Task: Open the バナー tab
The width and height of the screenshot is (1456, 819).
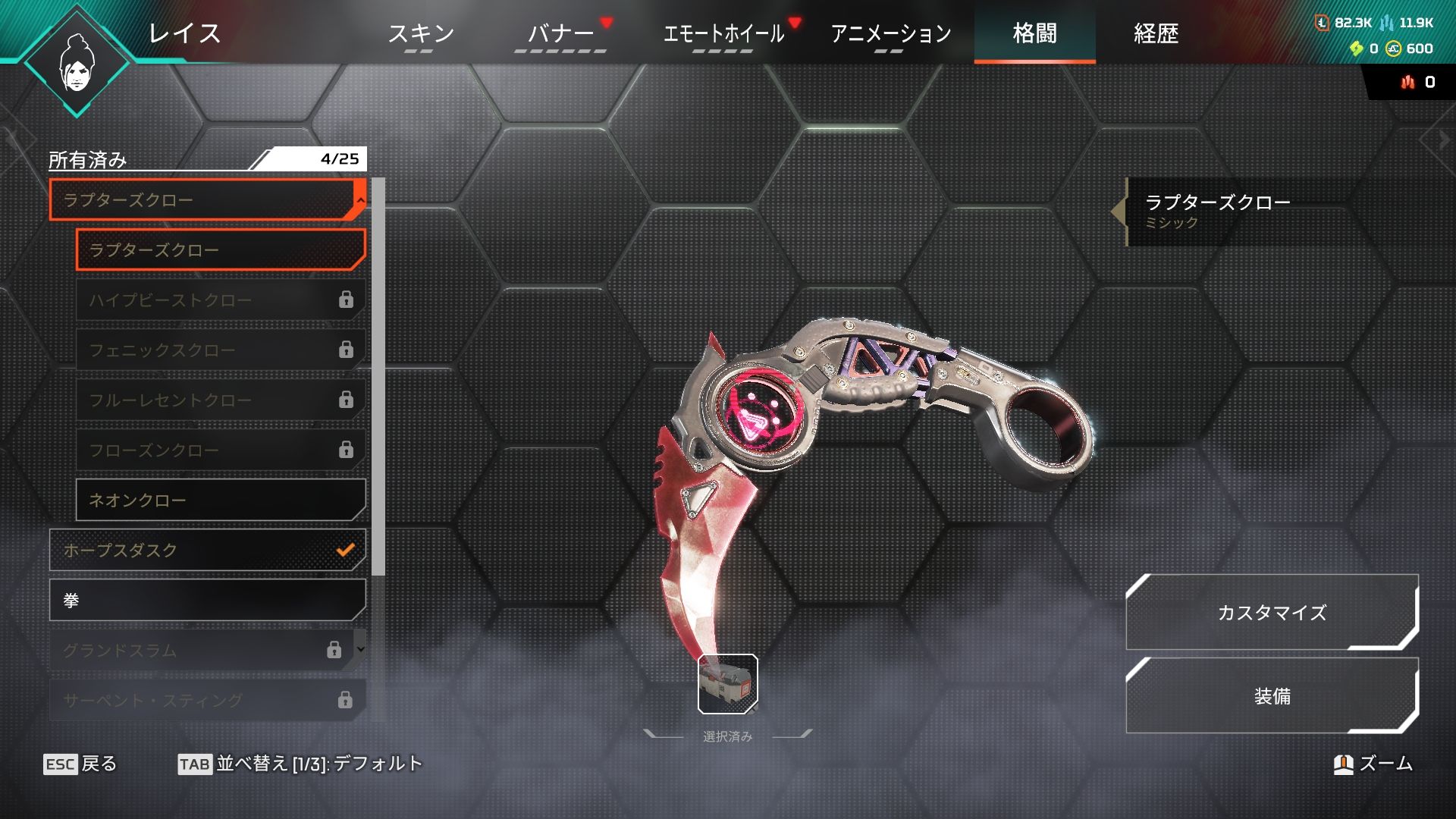Action: click(560, 33)
